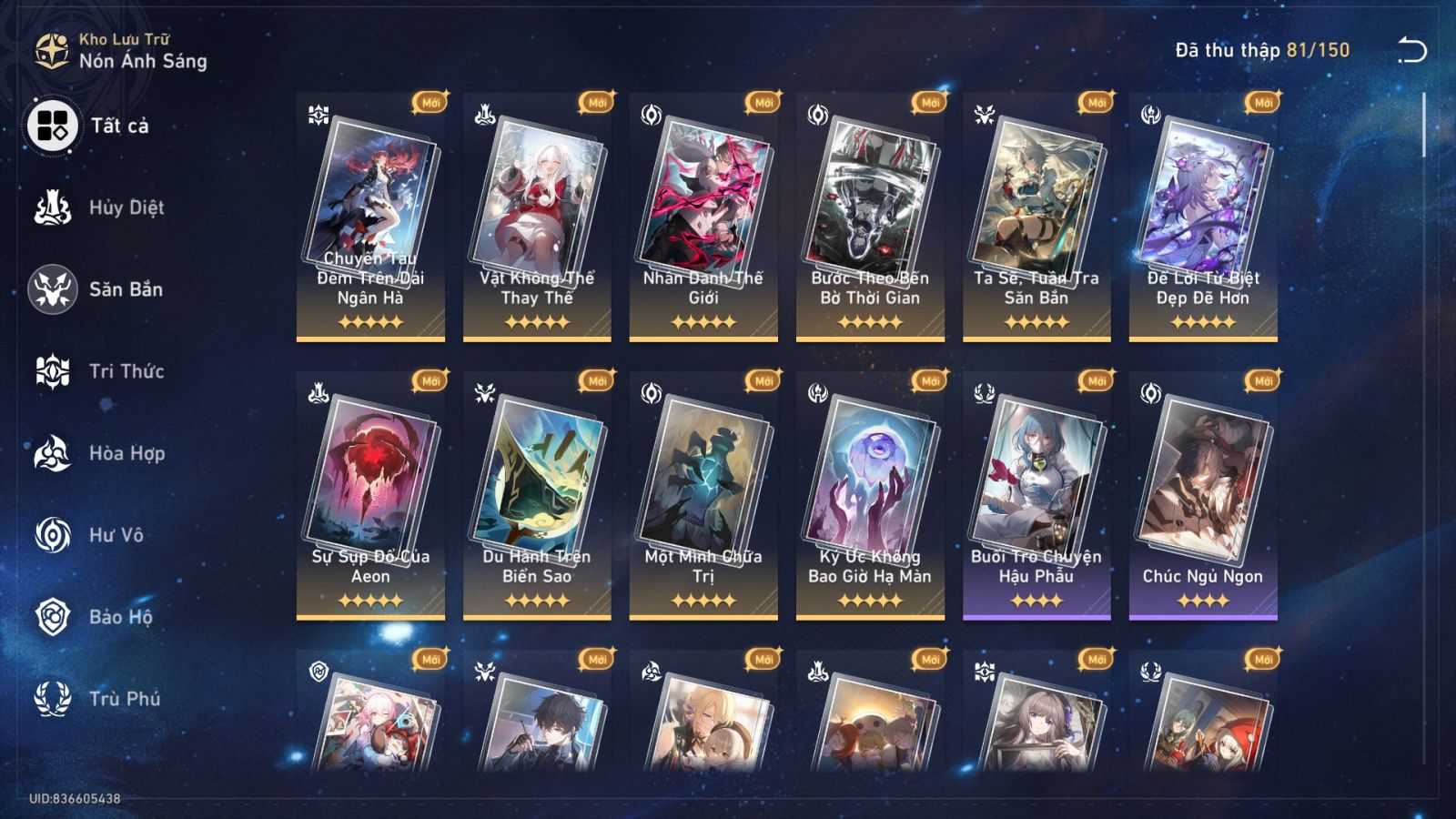
Task: Choose the Chúc Ngủ Ngon card
Action: click(1203, 495)
